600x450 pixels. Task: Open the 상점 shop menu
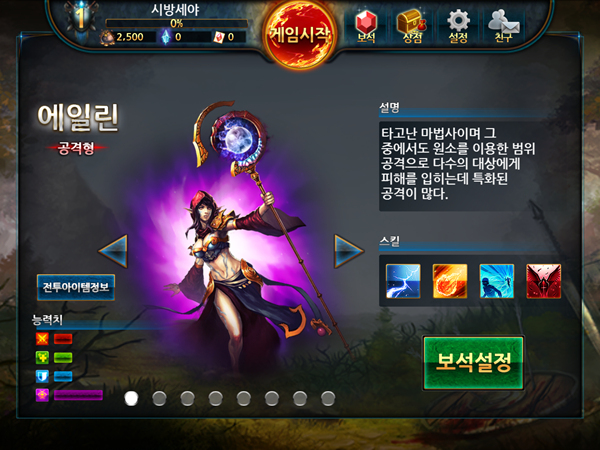[412, 25]
